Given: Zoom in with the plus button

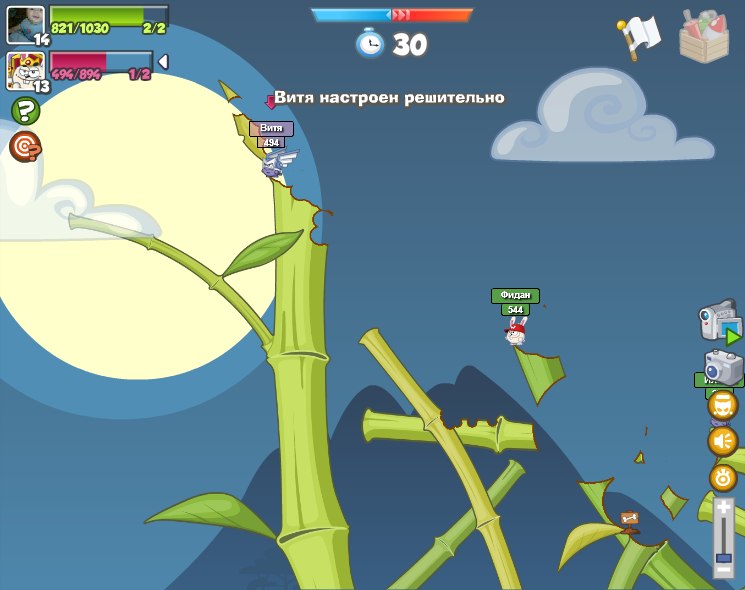Looking at the screenshot, I should (723, 509).
